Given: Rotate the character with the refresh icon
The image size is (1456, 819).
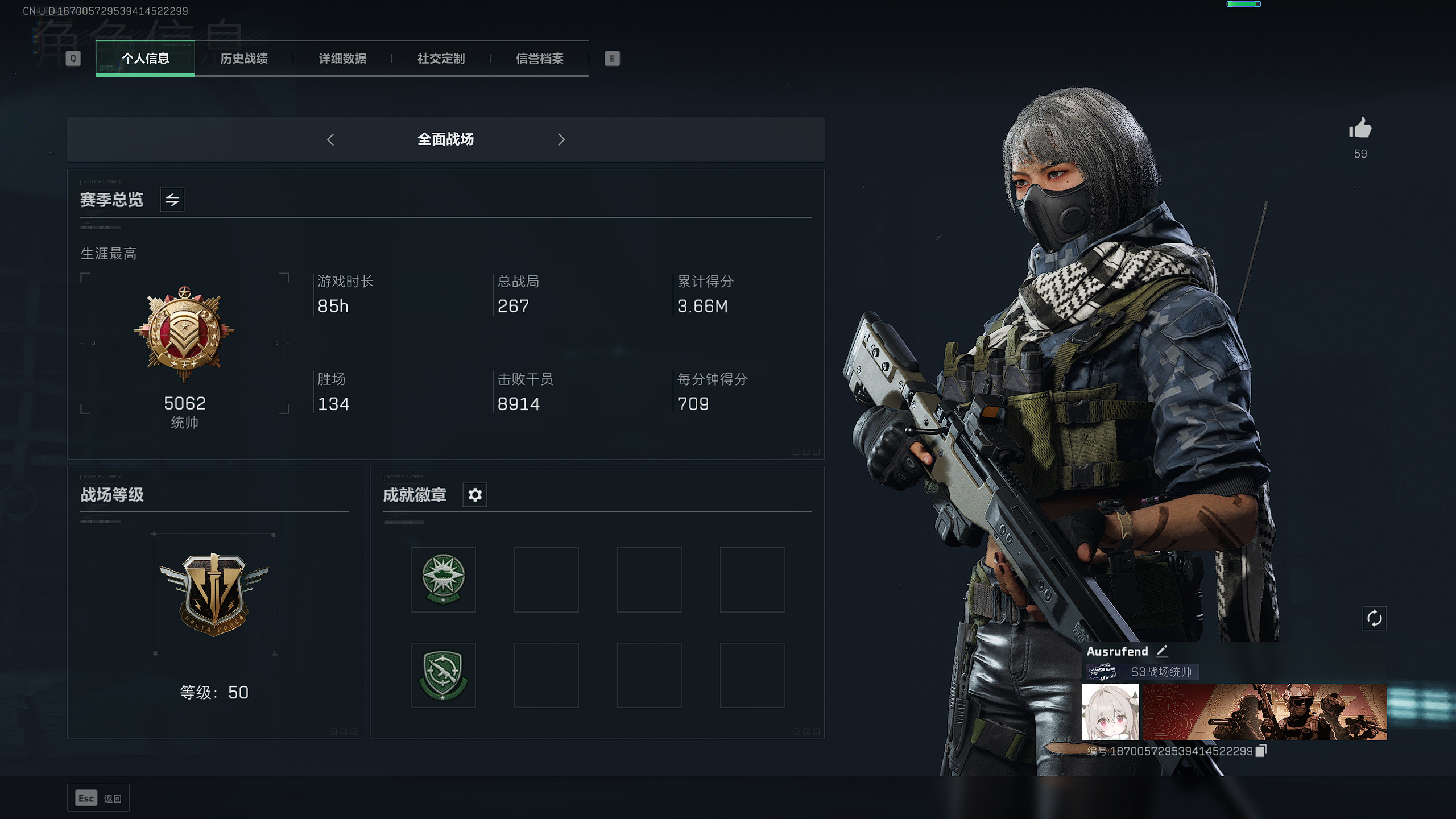Looking at the screenshot, I should [1374, 618].
